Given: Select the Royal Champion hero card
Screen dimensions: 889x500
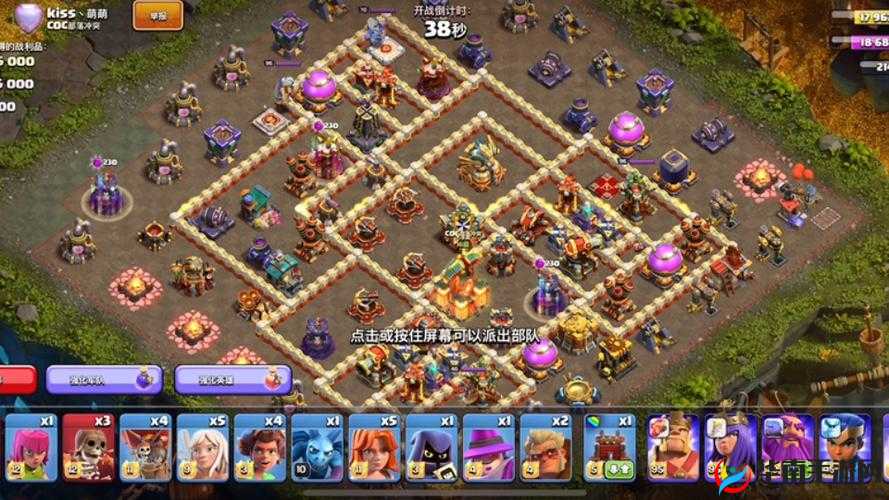Looking at the screenshot, I should tap(846, 447).
